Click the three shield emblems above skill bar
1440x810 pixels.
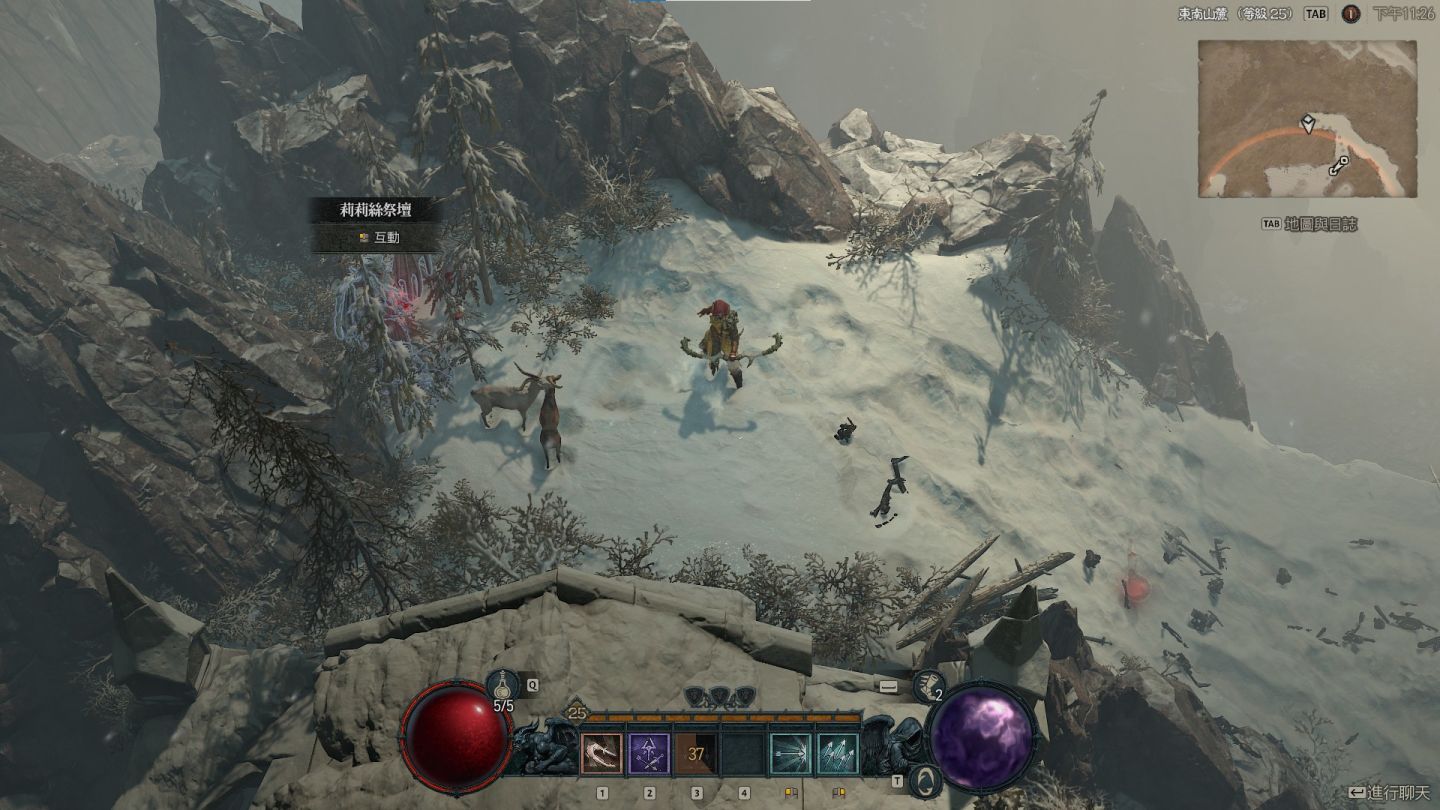pos(720,695)
